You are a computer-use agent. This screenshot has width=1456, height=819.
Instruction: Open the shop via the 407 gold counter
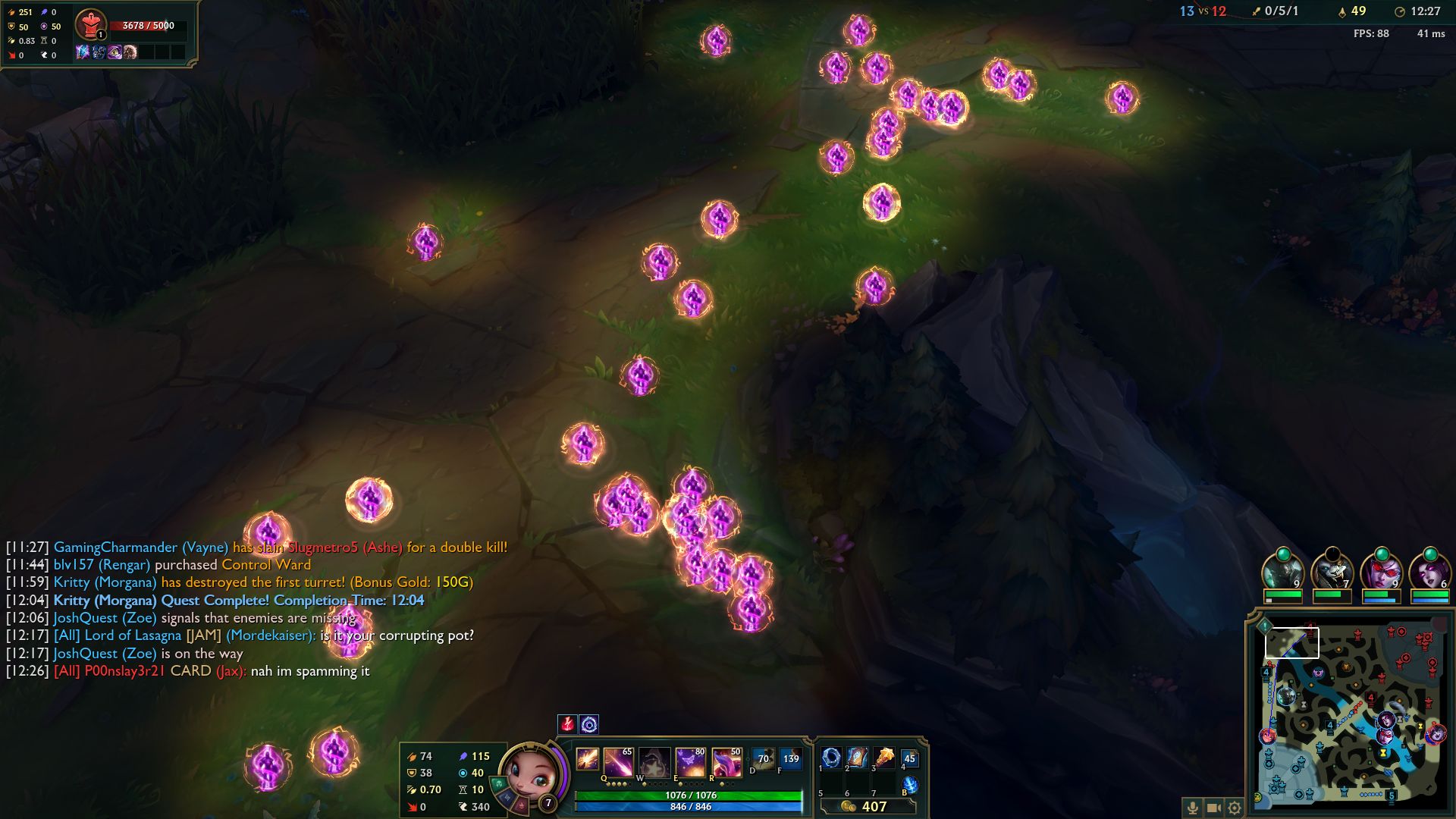tap(872, 807)
